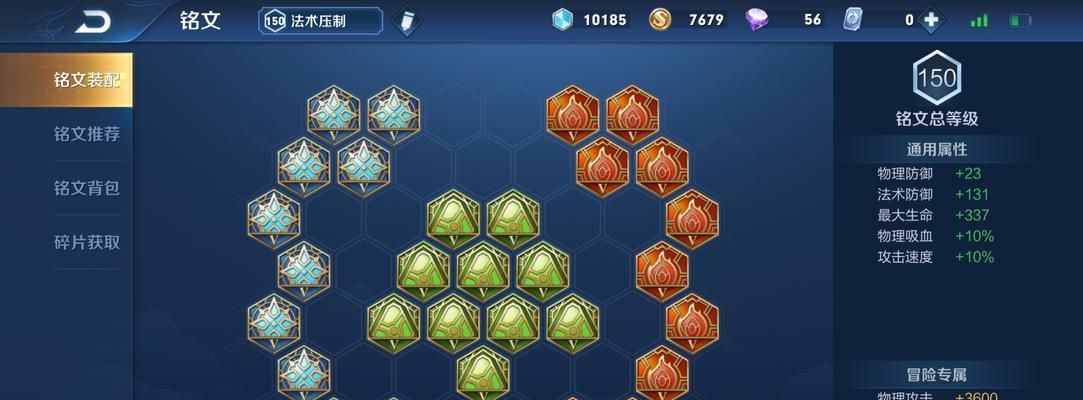Go back using the return arrow
Viewport: 1083px width, 400px height.
coord(93,21)
